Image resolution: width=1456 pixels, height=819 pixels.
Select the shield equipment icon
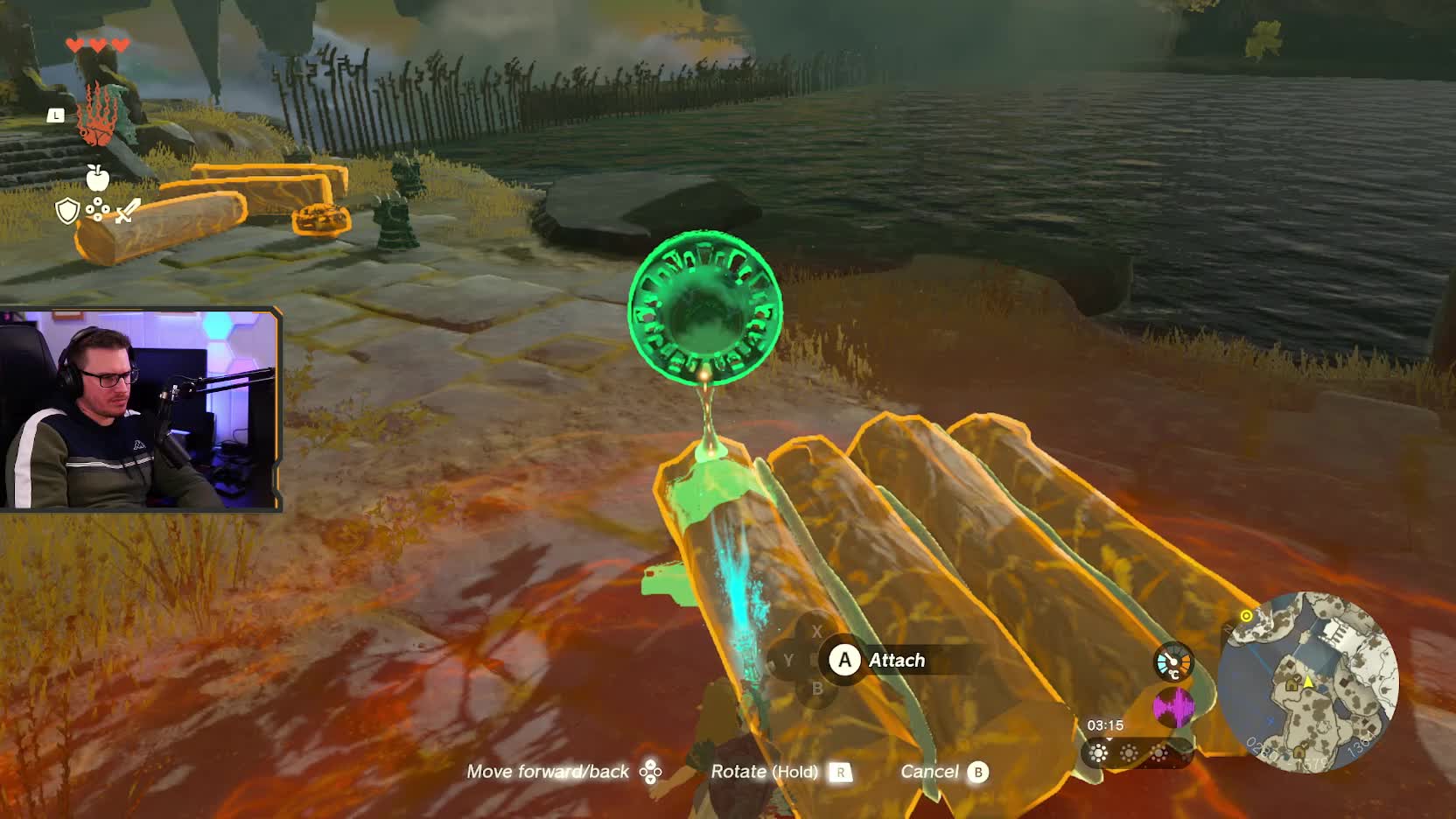[x=67, y=211]
